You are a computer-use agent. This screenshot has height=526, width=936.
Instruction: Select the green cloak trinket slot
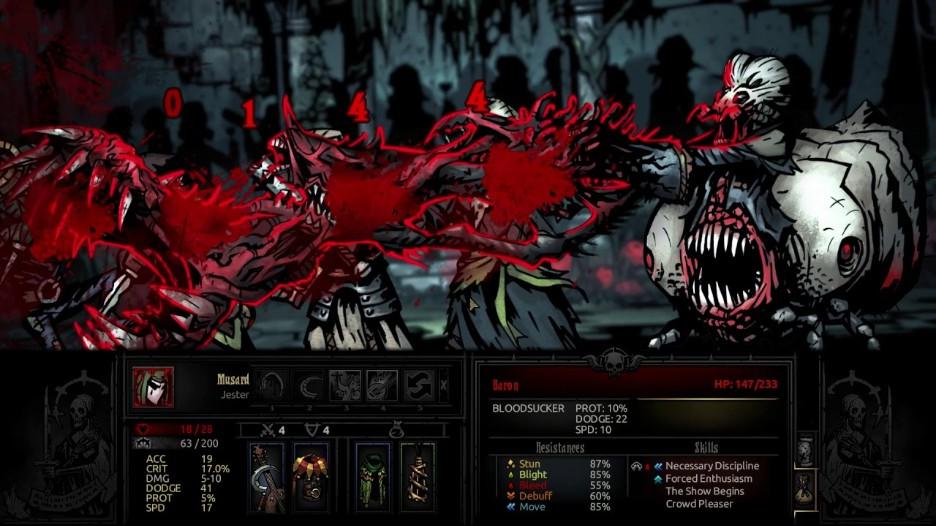click(x=374, y=476)
